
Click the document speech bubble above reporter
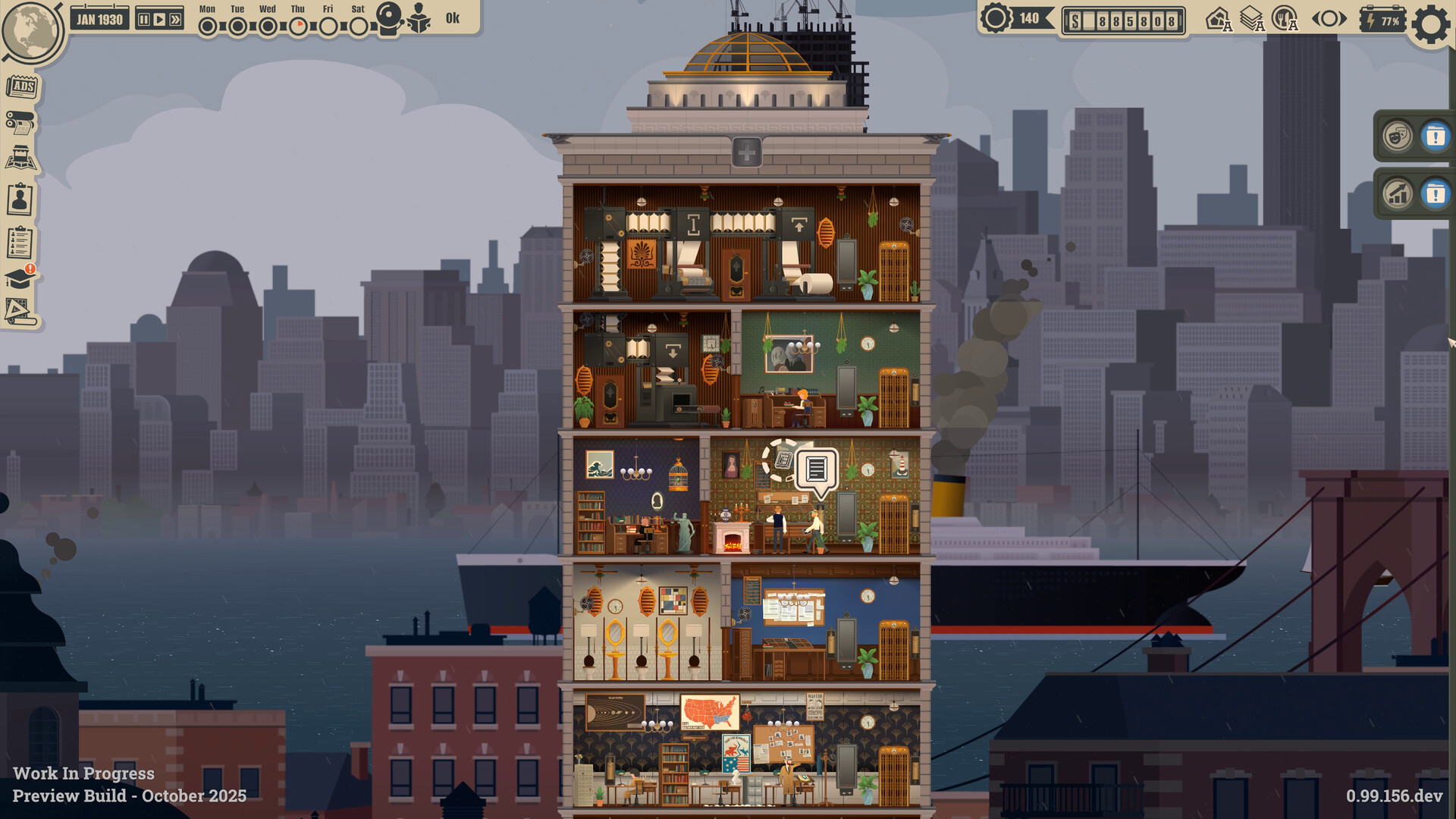tap(816, 469)
